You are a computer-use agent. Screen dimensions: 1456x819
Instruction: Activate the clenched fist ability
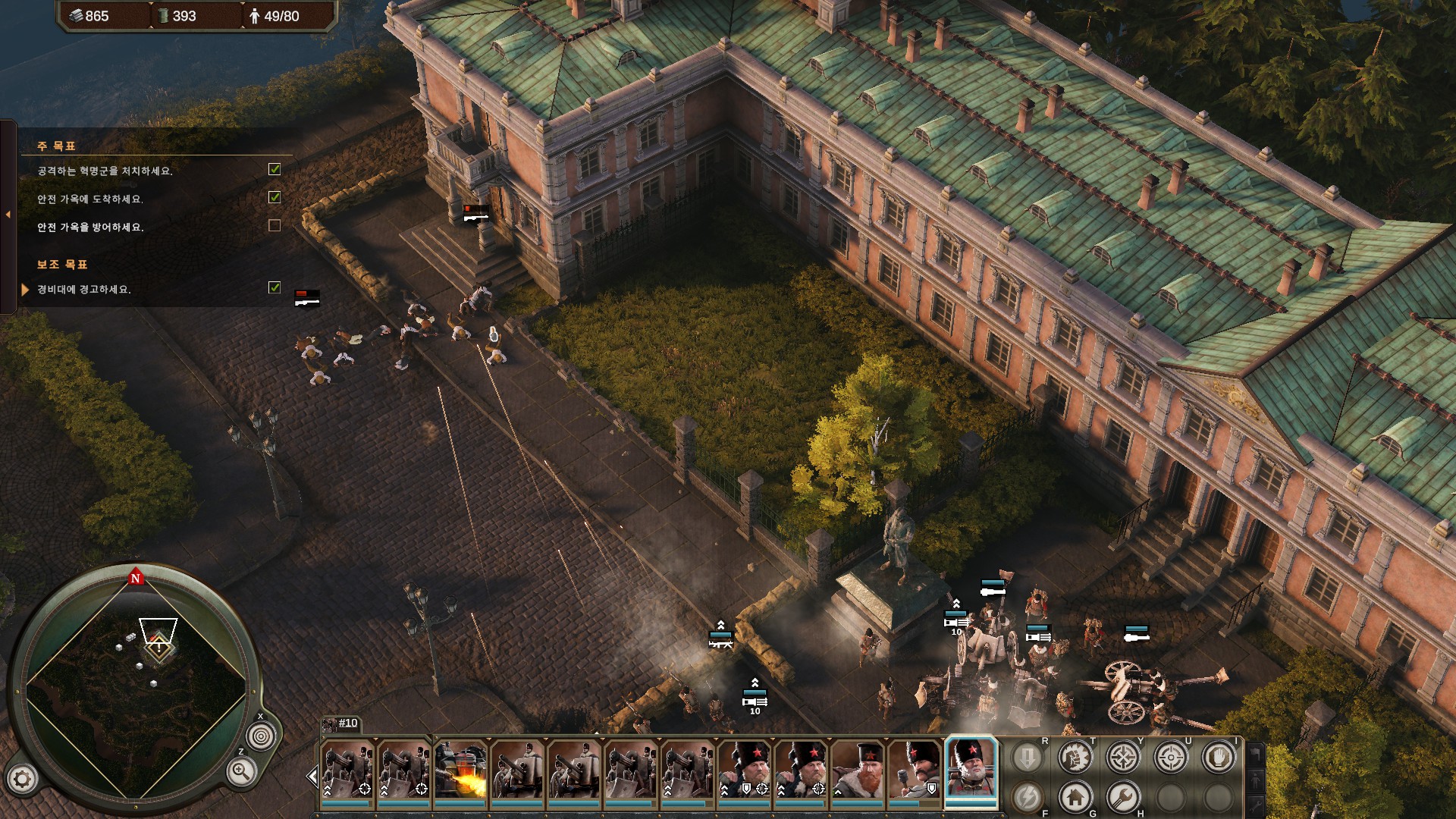1075,757
